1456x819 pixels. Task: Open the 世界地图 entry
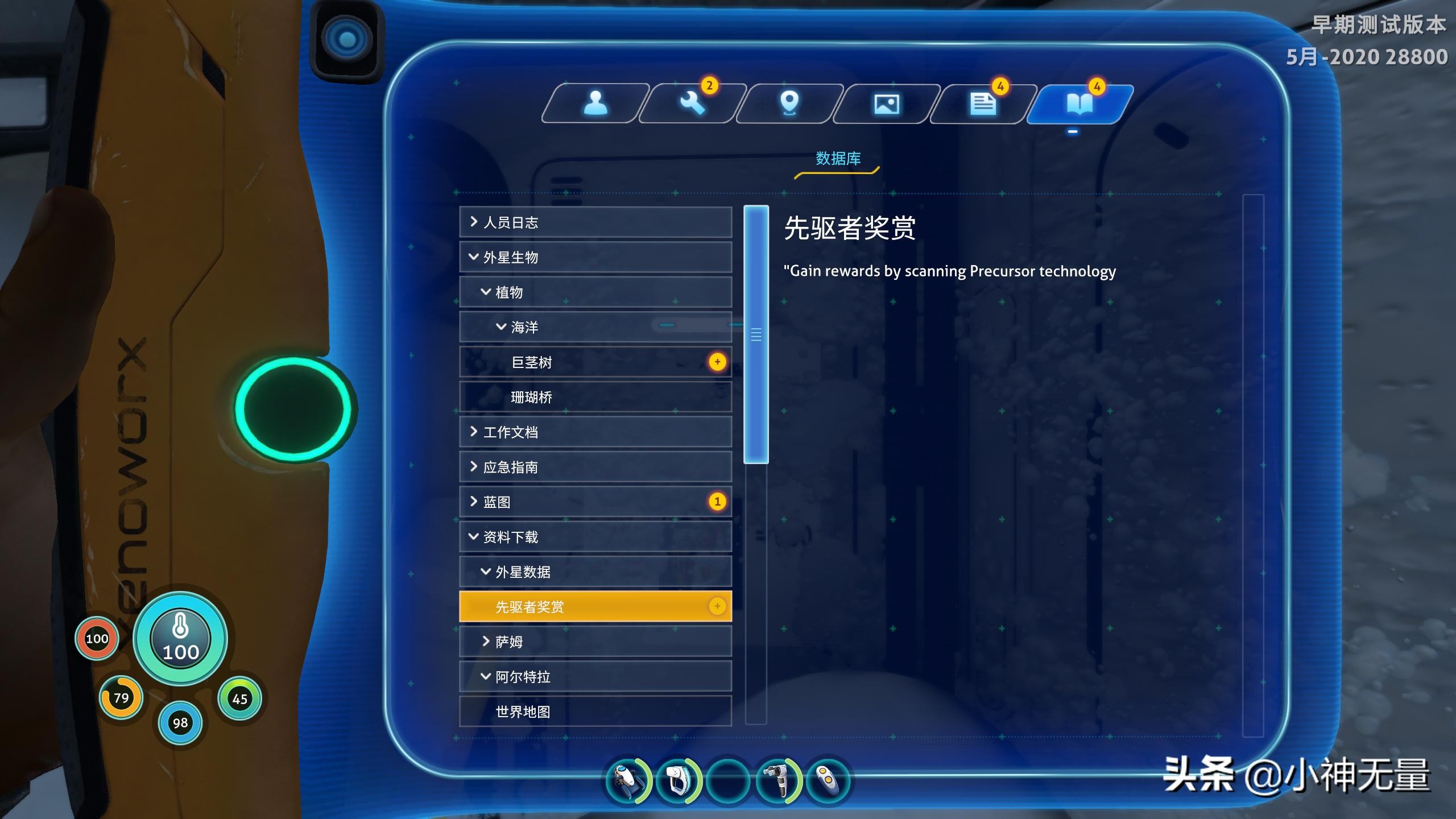pos(595,712)
